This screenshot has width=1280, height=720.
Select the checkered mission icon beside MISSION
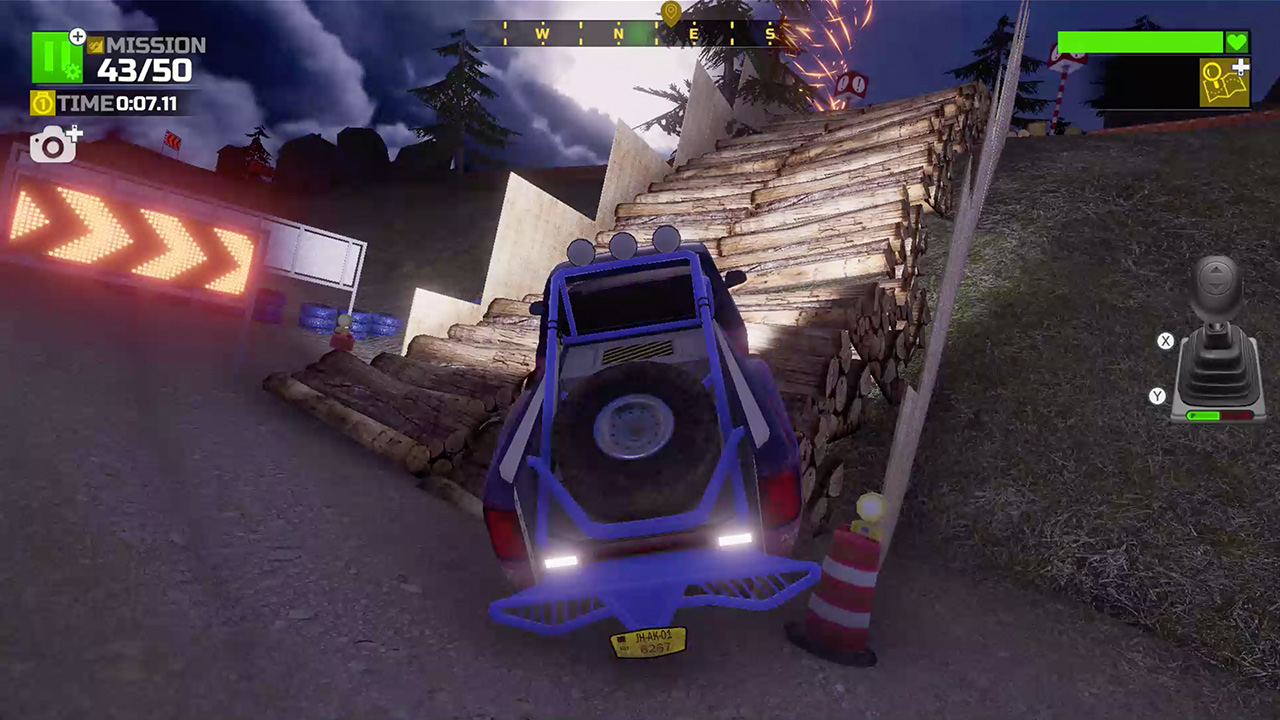click(95, 46)
